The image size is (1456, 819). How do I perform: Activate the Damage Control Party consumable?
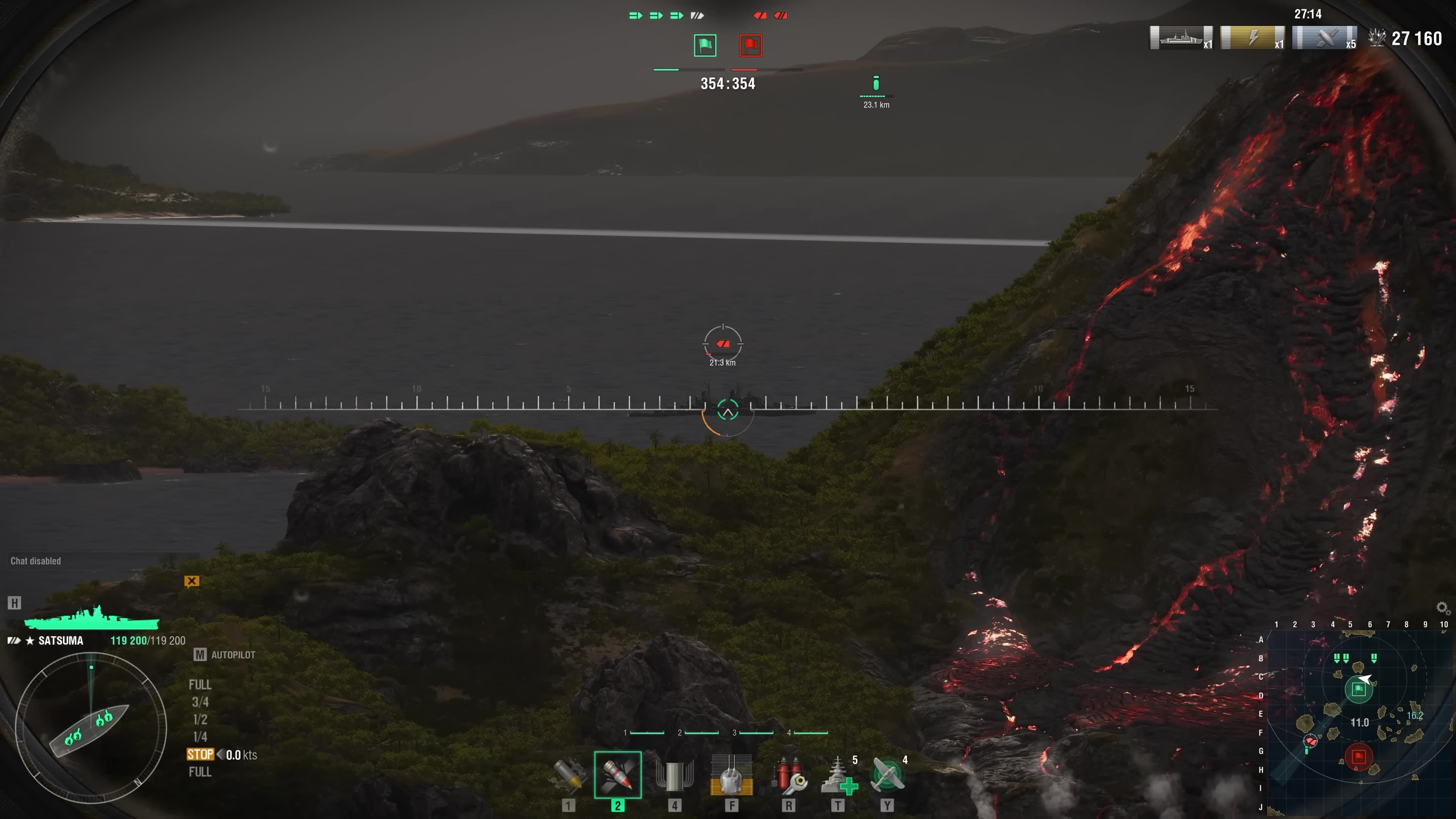tap(789, 775)
